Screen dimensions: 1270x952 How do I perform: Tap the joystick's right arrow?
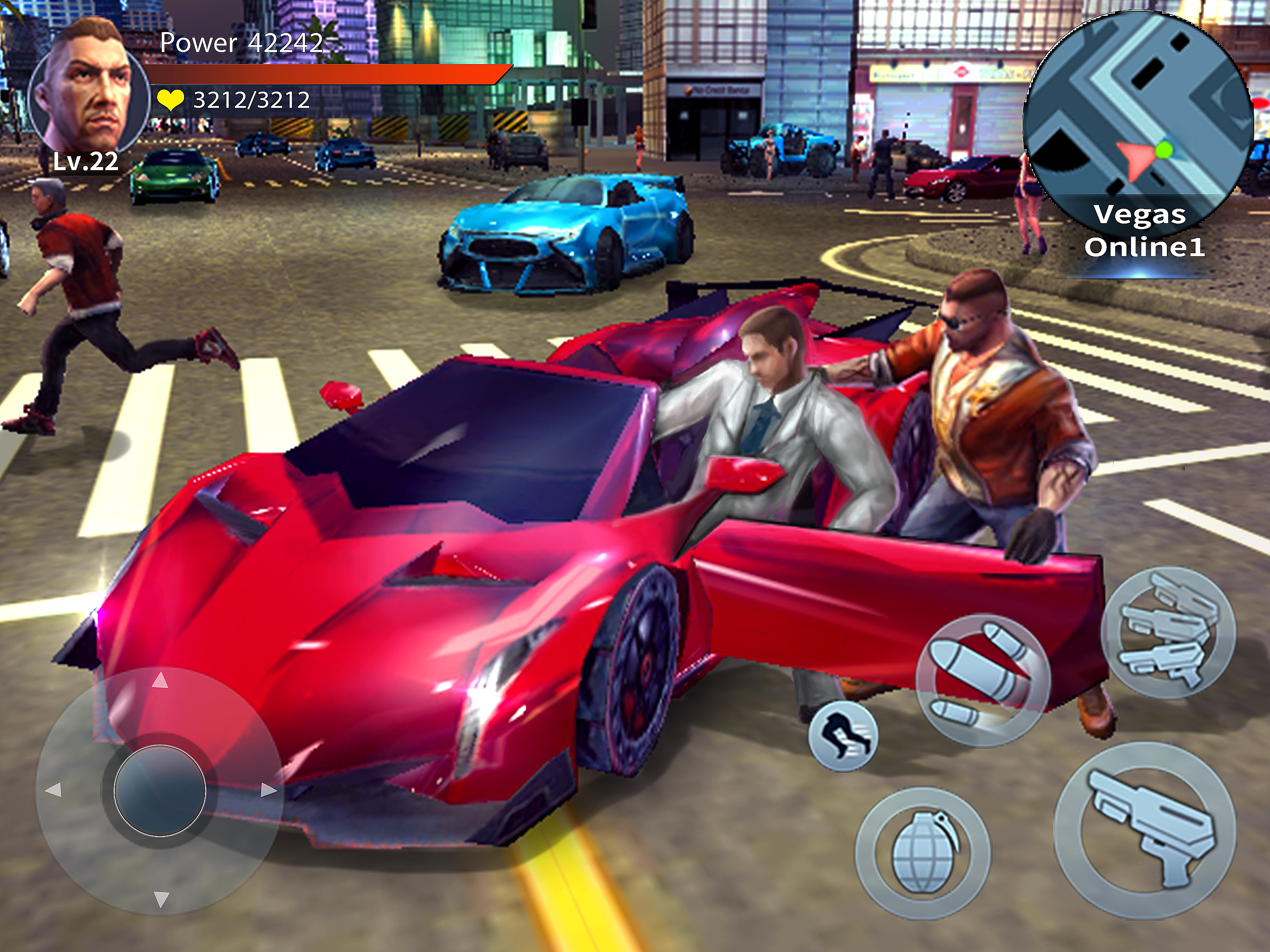pos(268,790)
